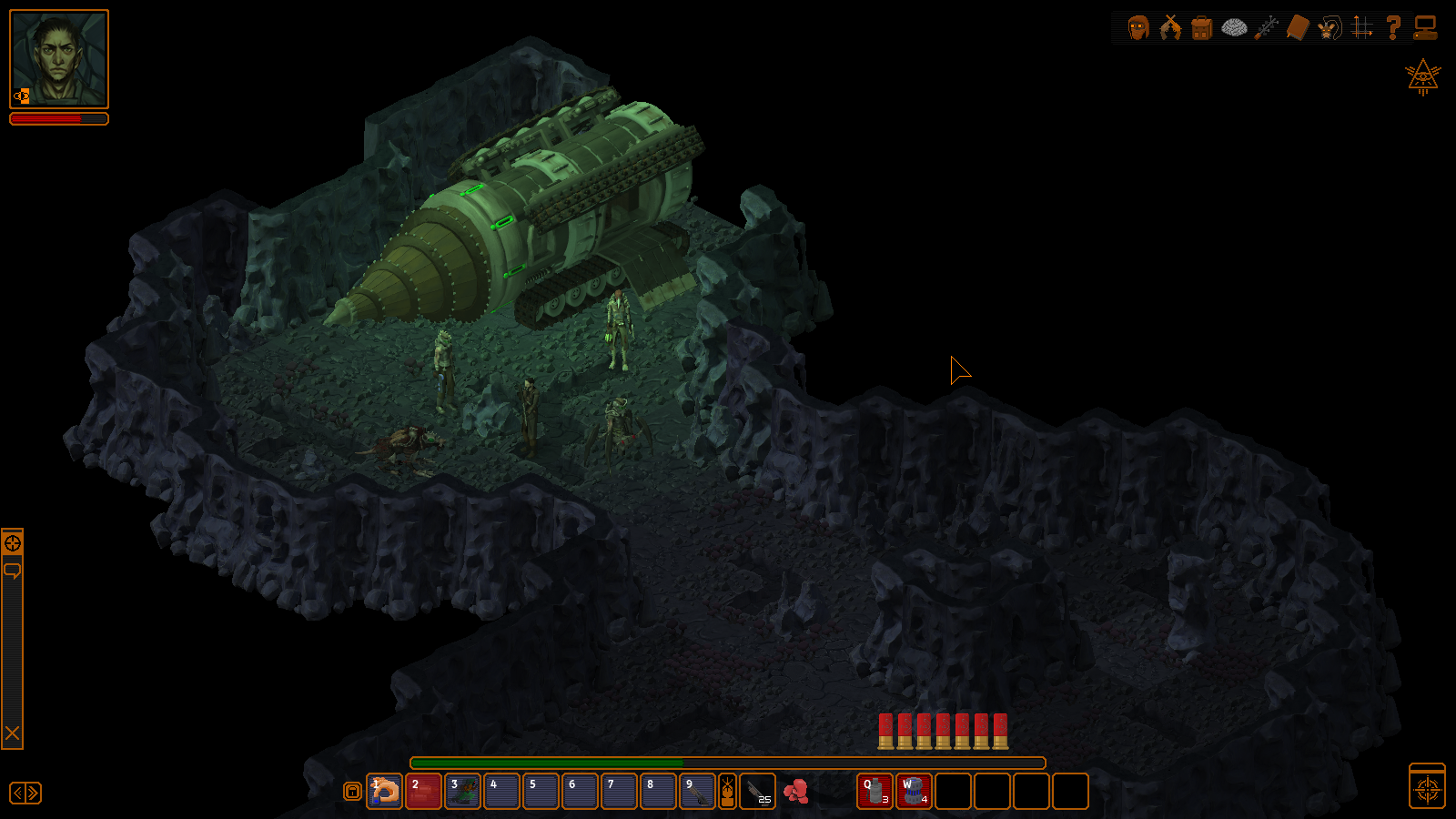1456x819 pixels.
Task: Use the W slot utility item
Action: [914, 791]
